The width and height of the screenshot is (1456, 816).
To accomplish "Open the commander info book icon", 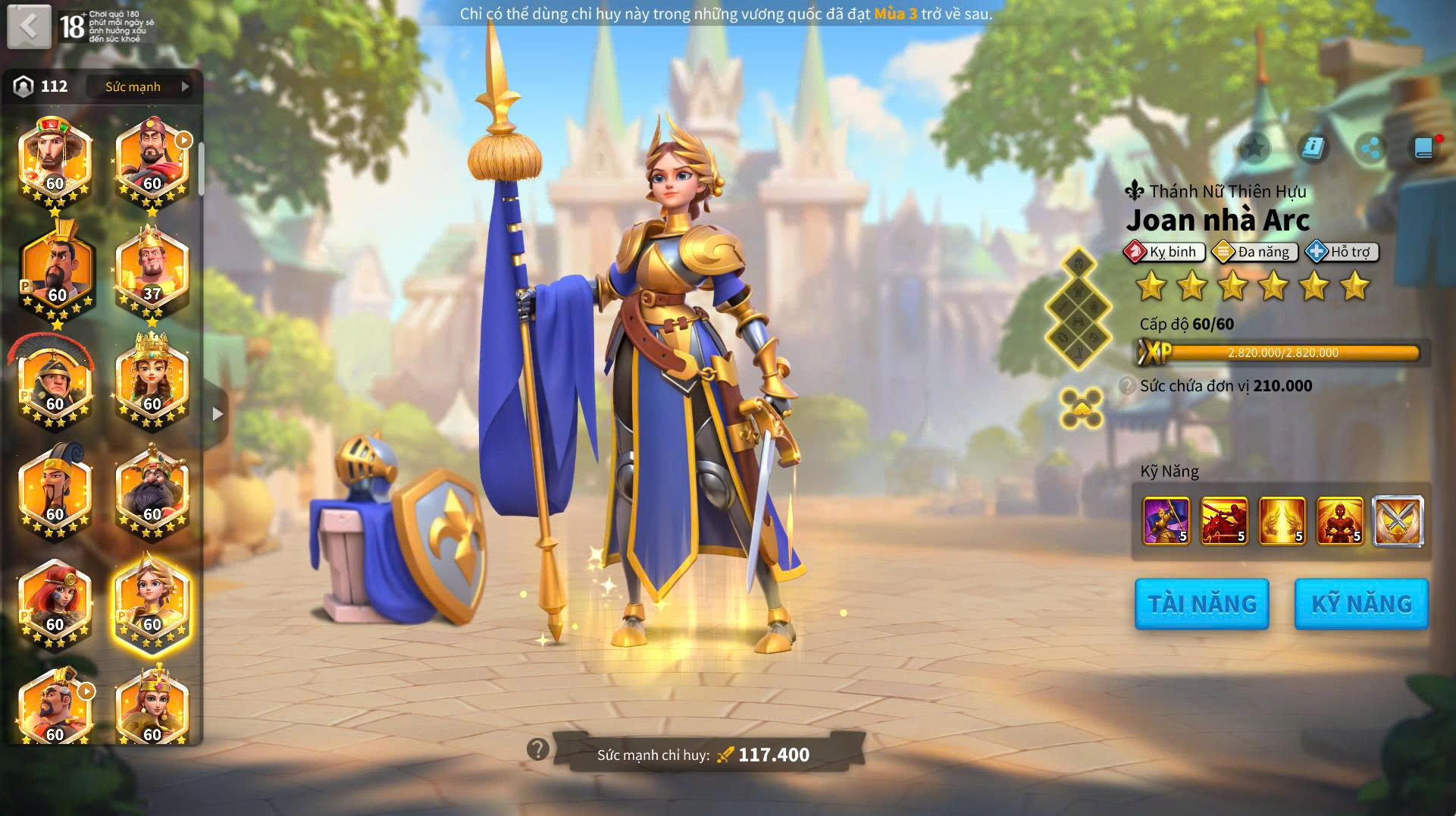I will pos(1312,148).
